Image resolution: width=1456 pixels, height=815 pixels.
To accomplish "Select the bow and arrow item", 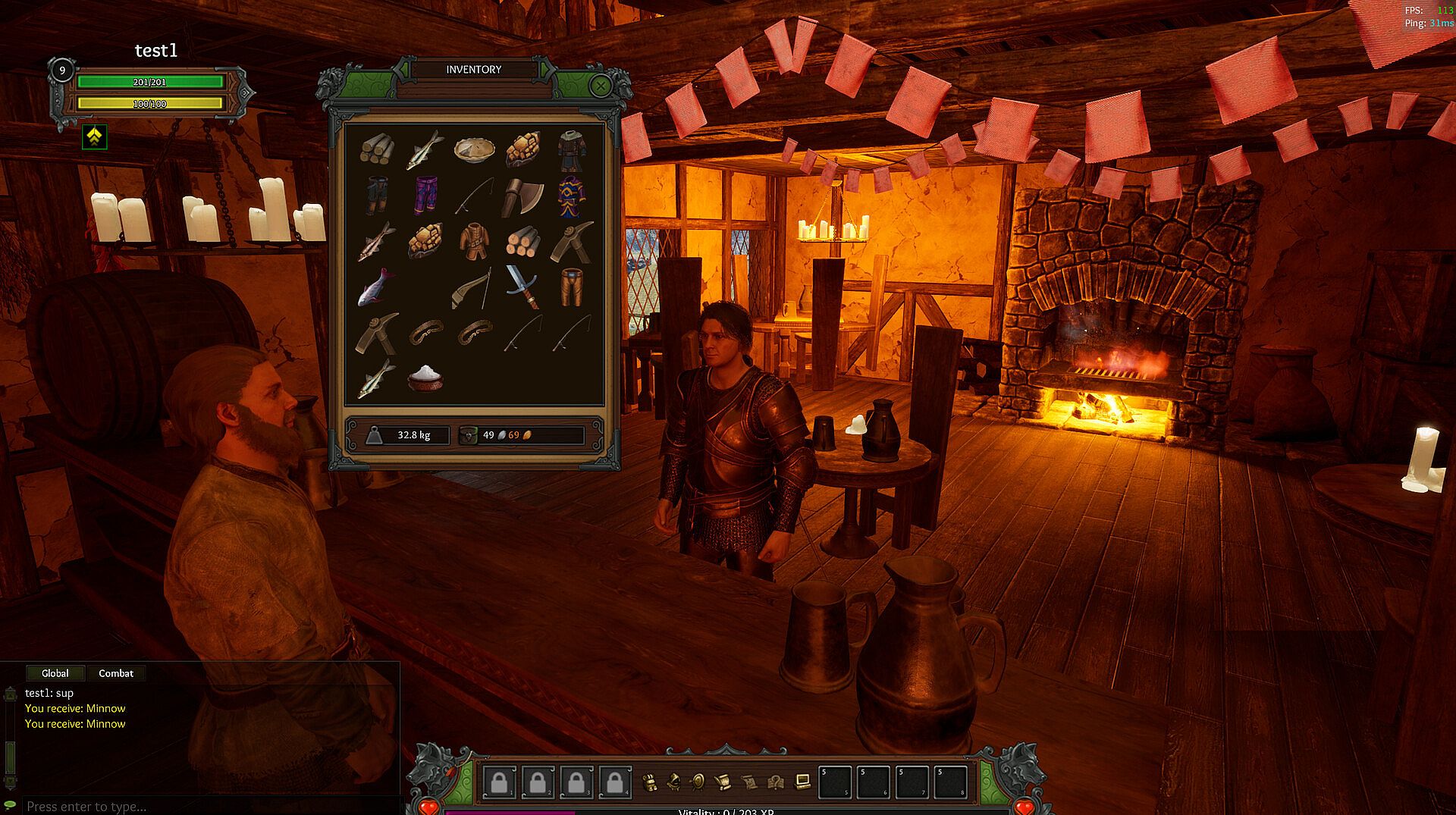I will tap(474, 288).
